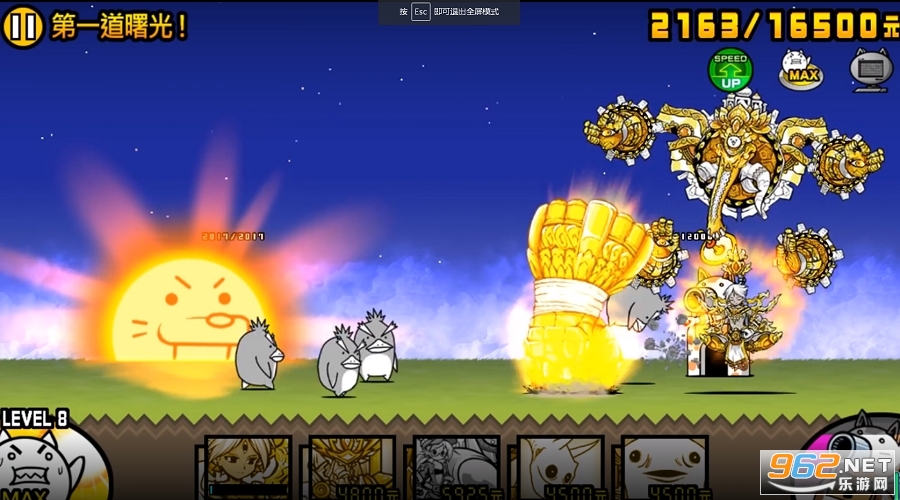900x500 pixels.
Task: Activate the green Speed Up button
Action: coord(730,70)
